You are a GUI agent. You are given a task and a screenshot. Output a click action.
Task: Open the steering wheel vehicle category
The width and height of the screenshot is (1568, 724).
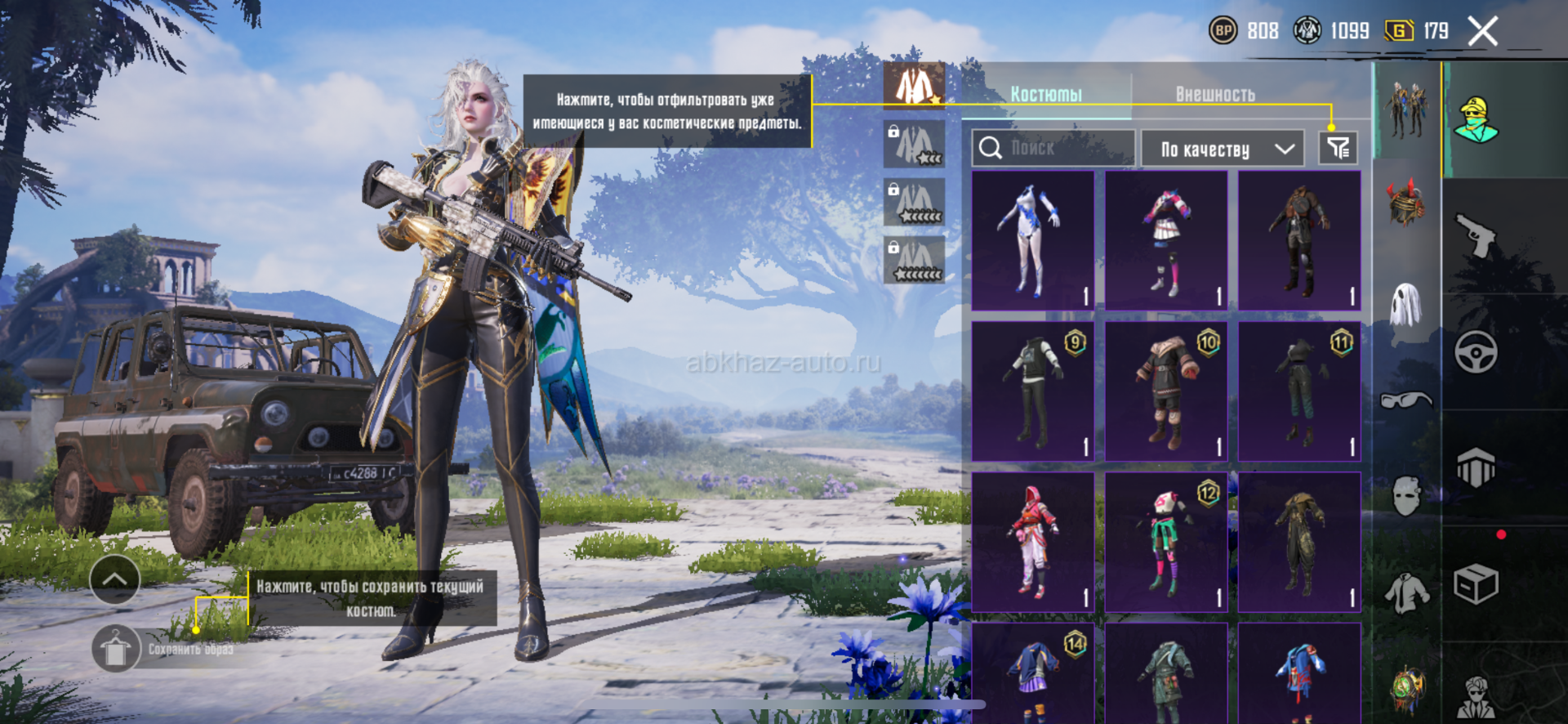1476,352
